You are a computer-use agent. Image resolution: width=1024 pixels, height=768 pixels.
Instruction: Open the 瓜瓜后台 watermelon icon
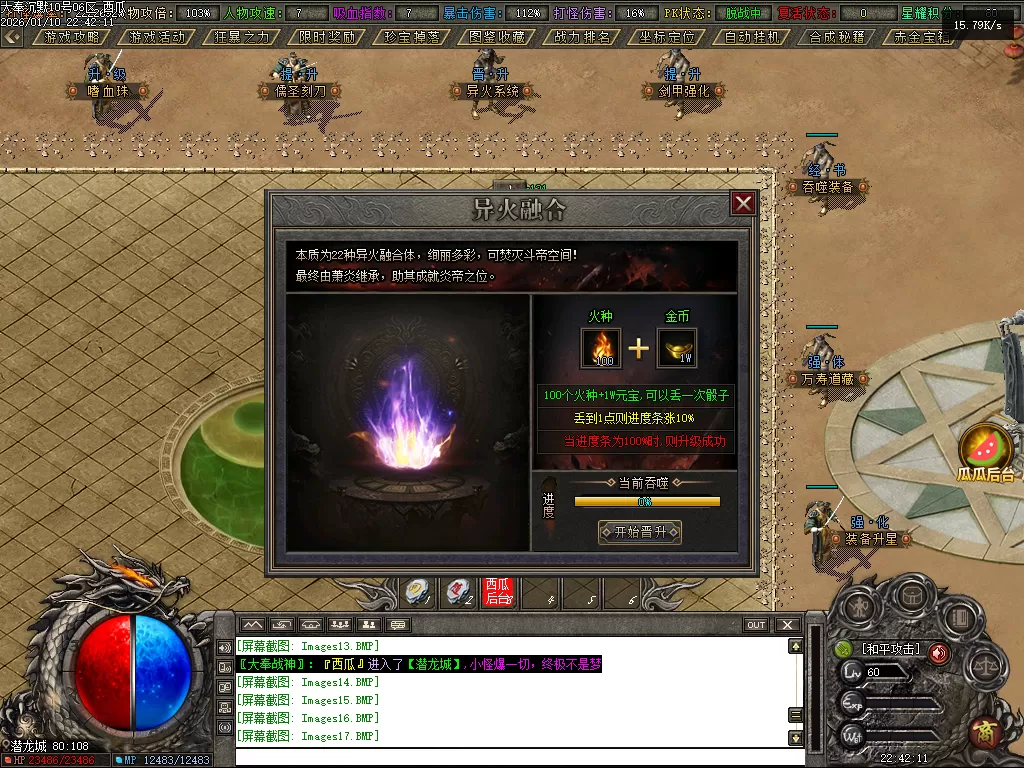984,451
